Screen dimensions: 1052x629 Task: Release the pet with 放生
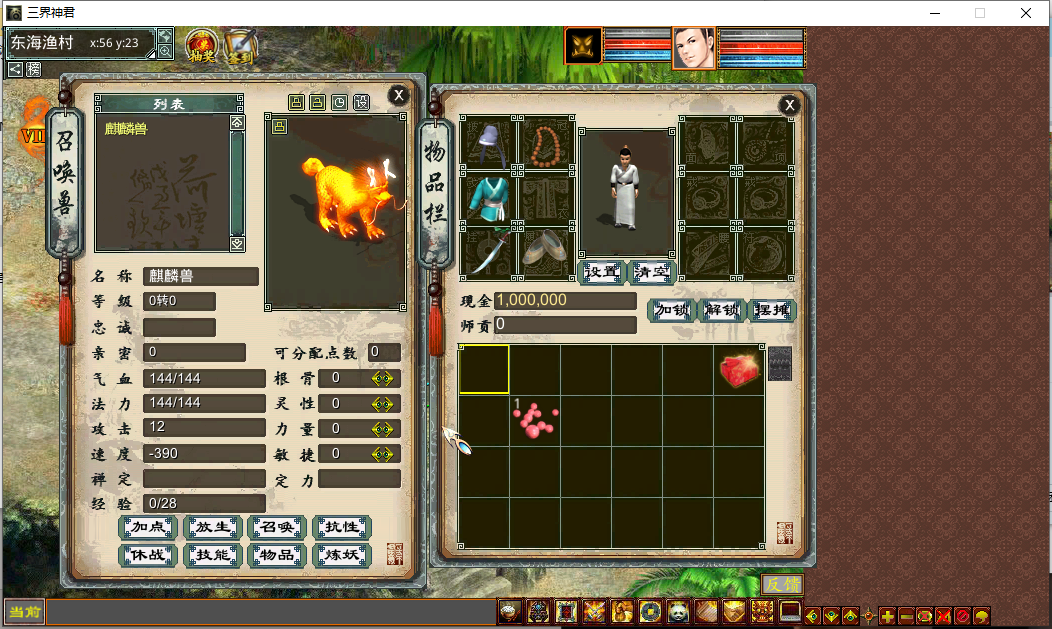click(212, 527)
